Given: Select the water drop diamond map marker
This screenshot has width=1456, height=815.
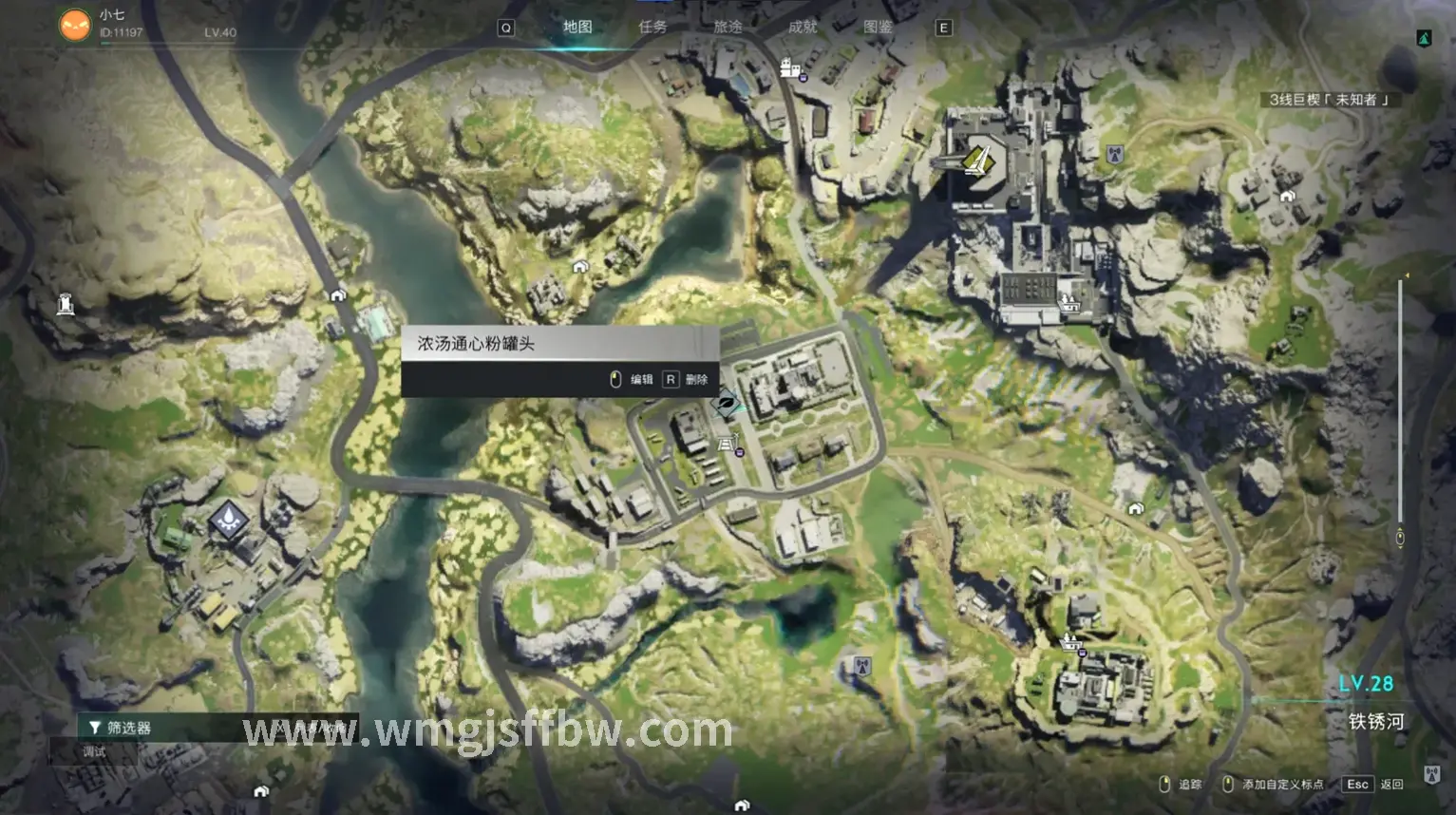Looking at the screenshot, I should 228,519.
